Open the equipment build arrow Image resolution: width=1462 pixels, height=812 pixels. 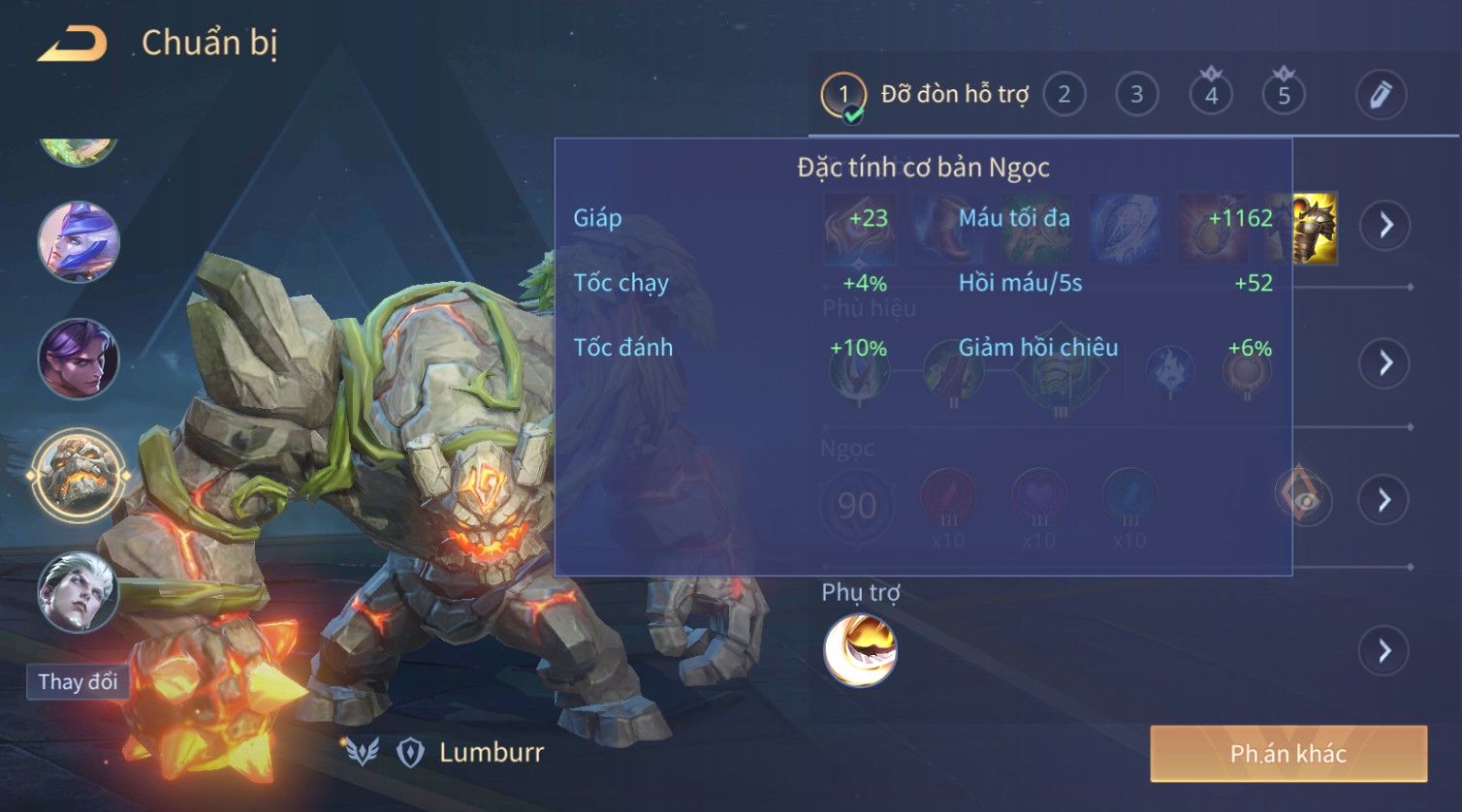pyautogui.click(x=1385, y=225)
